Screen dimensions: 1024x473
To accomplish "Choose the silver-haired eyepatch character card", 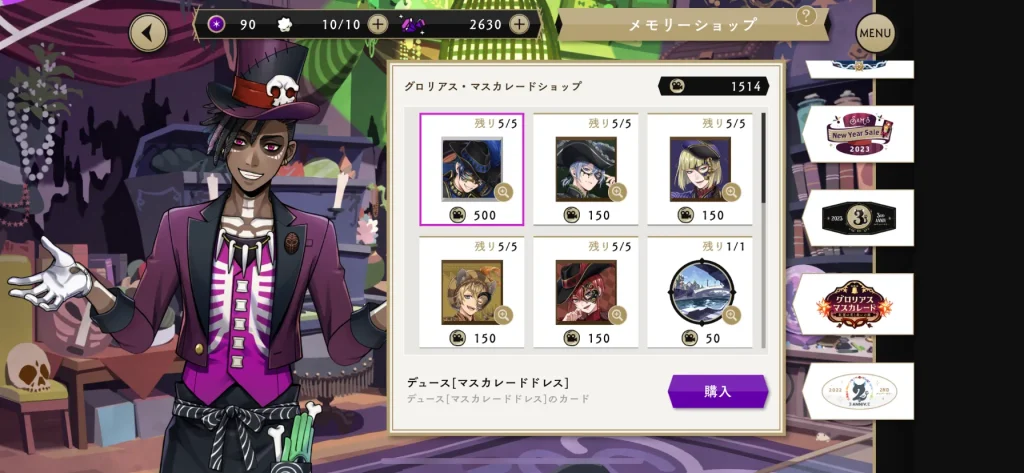I will pyautogui.click(x=585, y=169).
